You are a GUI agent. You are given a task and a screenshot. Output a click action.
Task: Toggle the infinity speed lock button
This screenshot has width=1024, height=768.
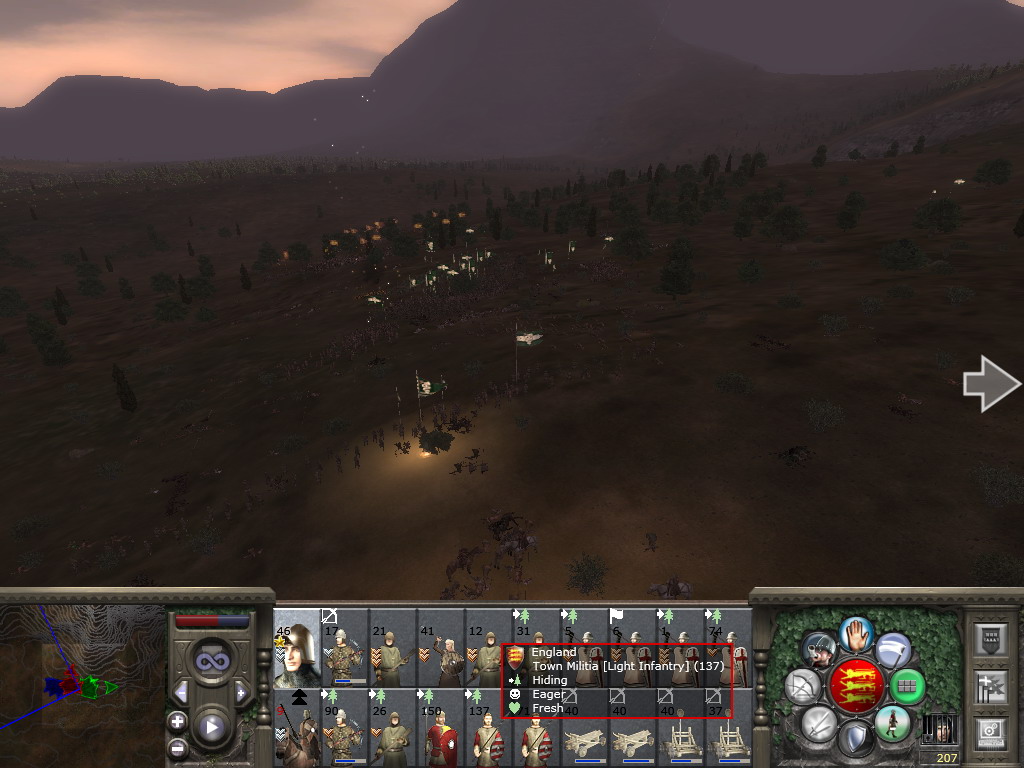coord(211,661)
